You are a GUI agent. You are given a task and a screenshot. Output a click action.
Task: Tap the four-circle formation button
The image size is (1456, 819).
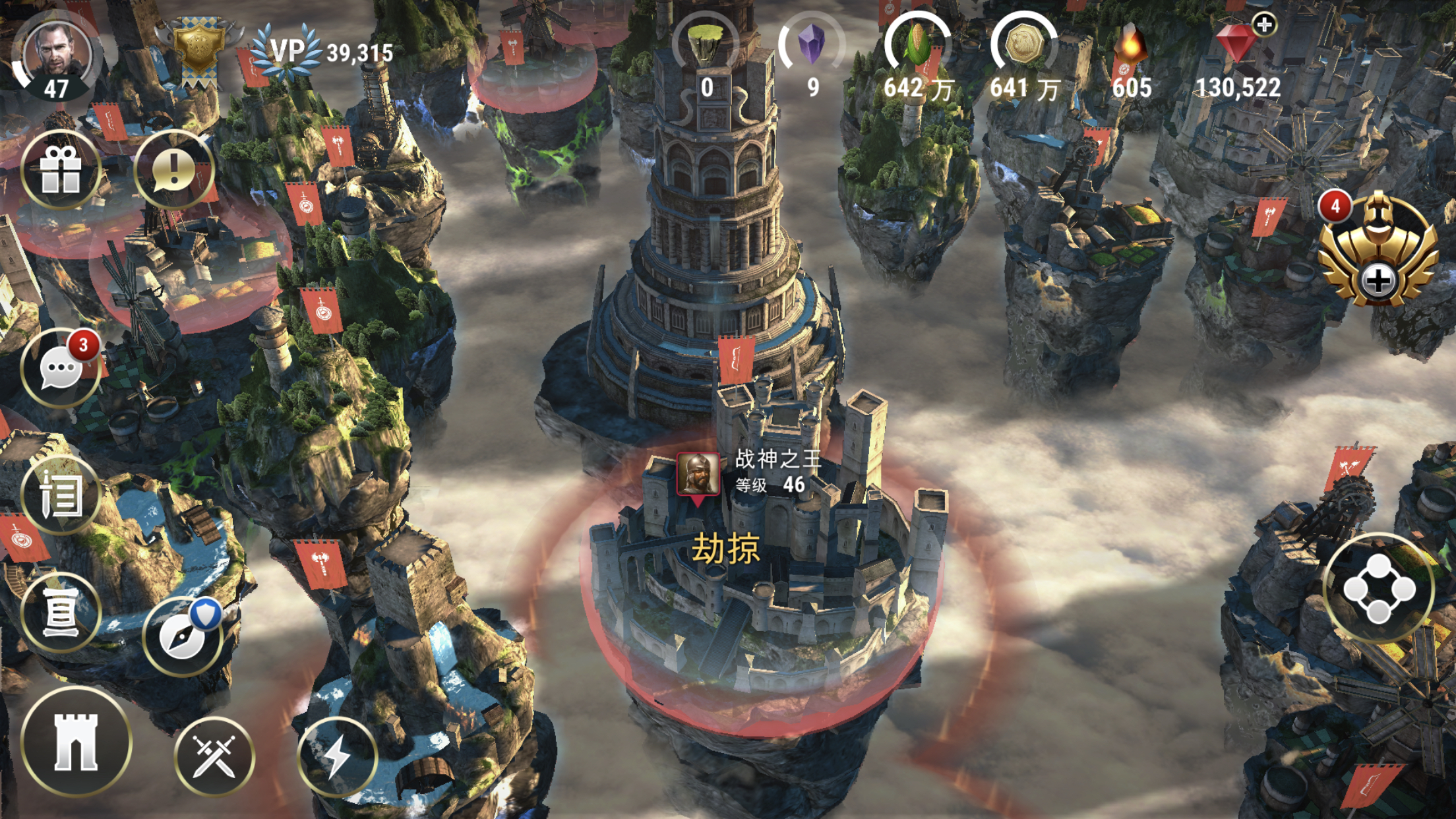[x=1378, y=588]
